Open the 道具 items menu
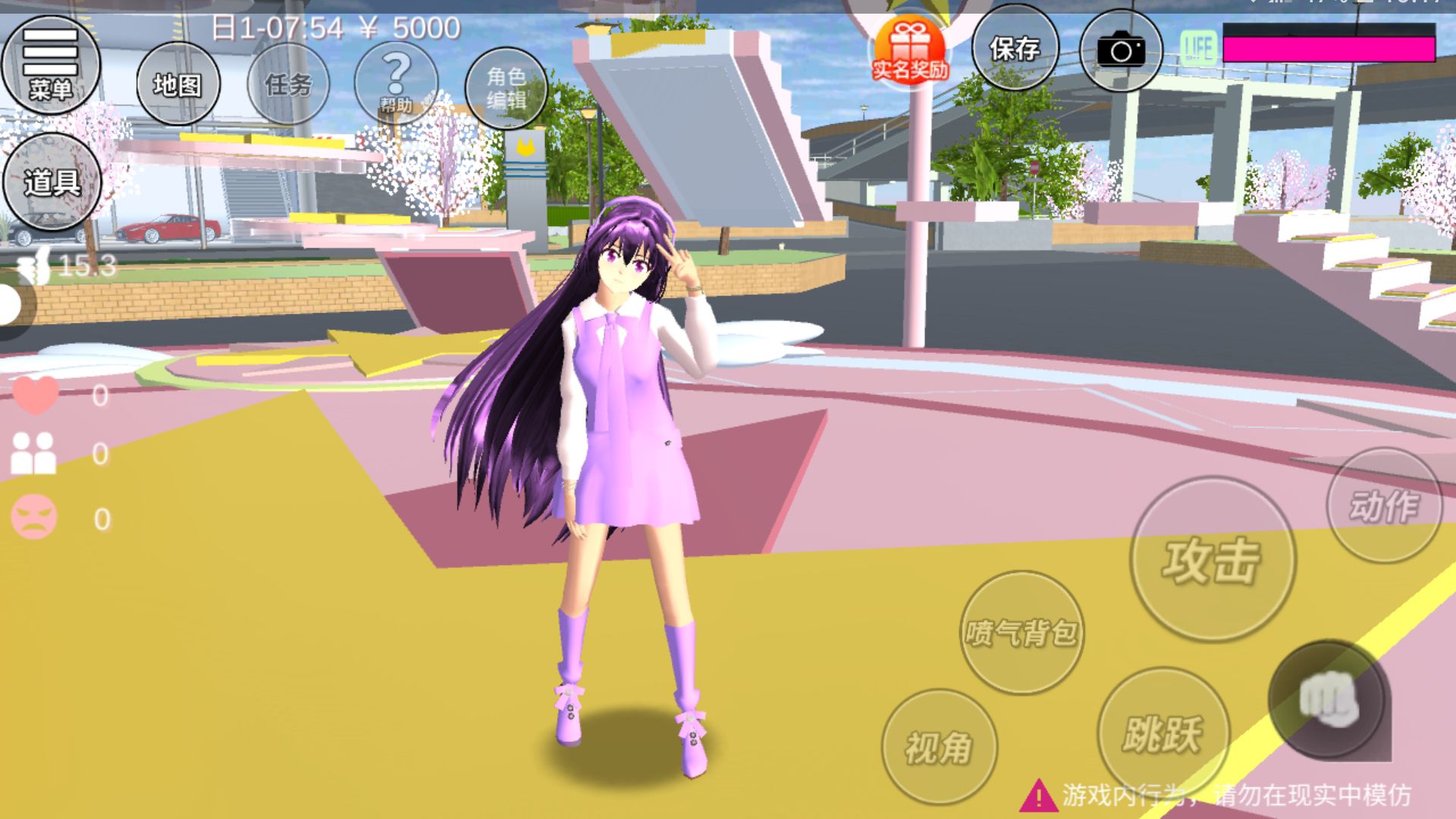1456x819 pixels. (52, 182)
